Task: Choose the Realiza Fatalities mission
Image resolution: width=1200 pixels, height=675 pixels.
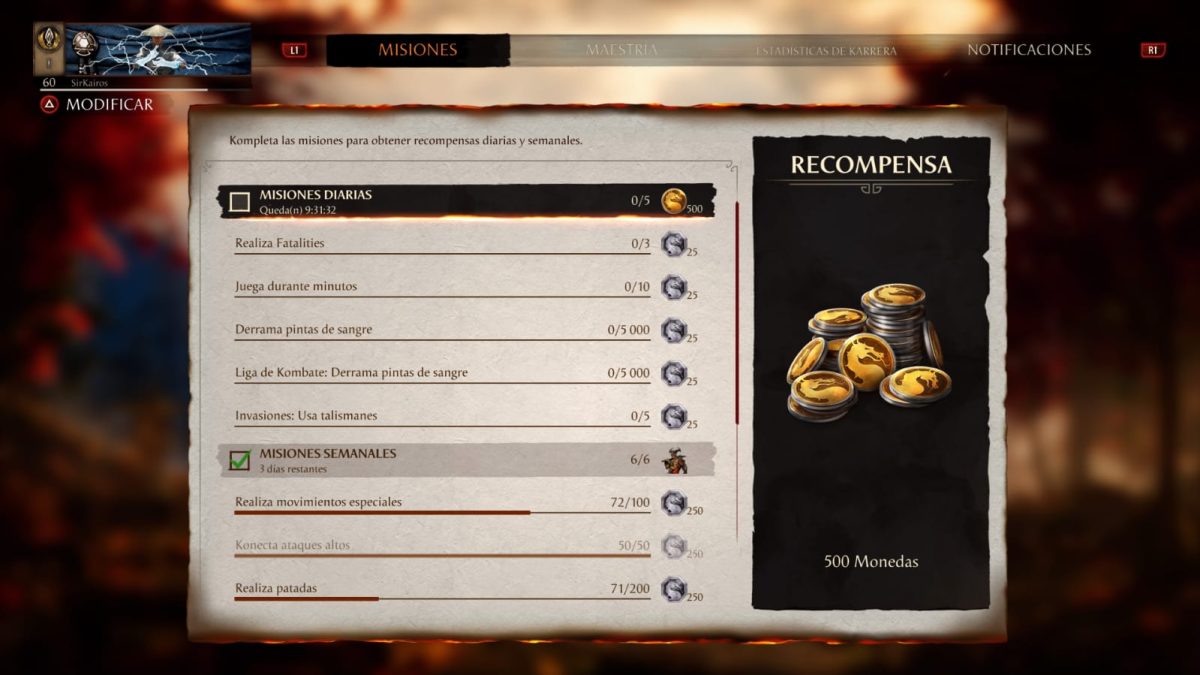Action: click(x=440, y=243)
